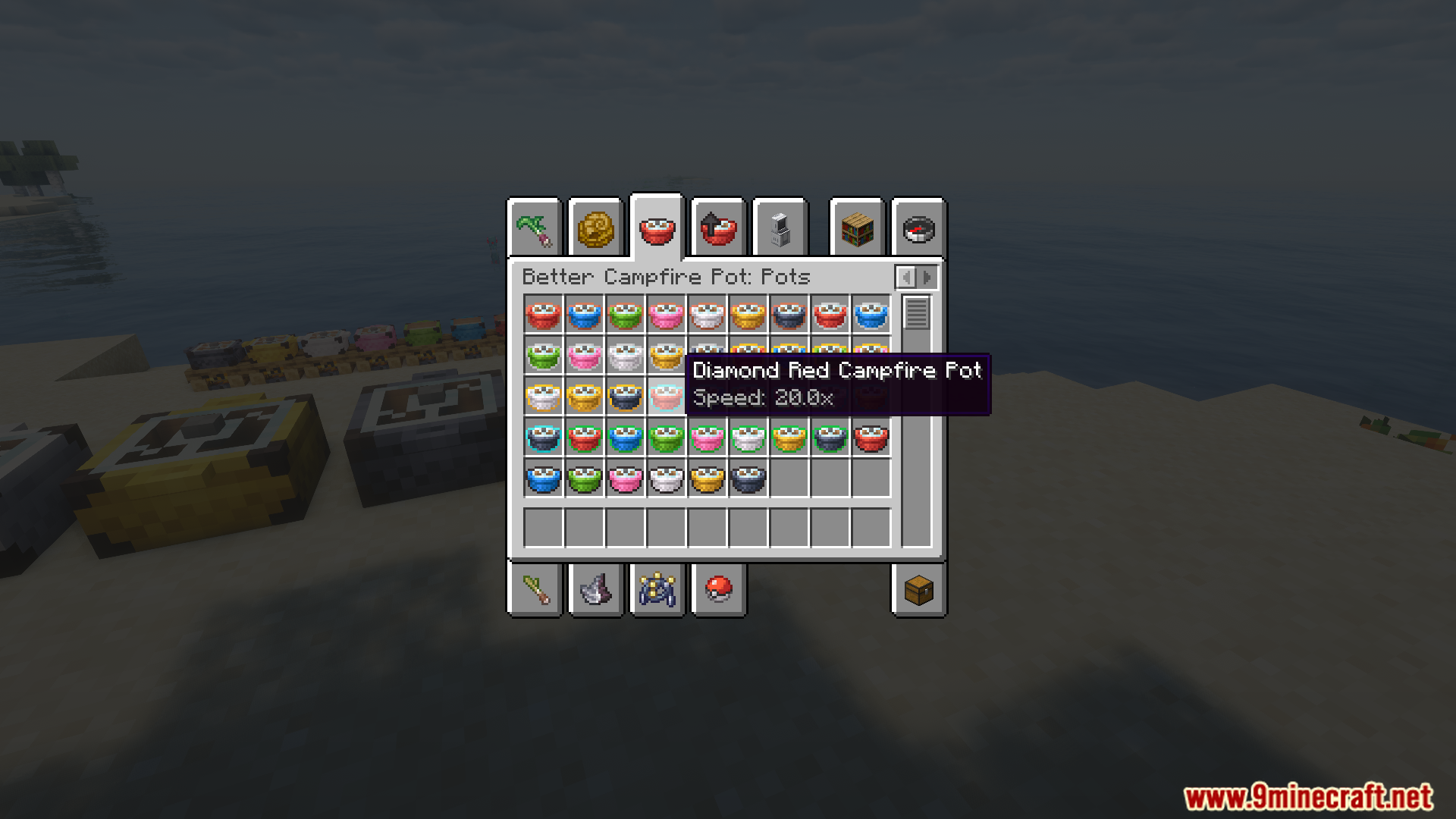The height and width of the screenshot is (819, 1456).
Task: Select the turnip plant creative tab icon
Action: click(x=535, y=227)
